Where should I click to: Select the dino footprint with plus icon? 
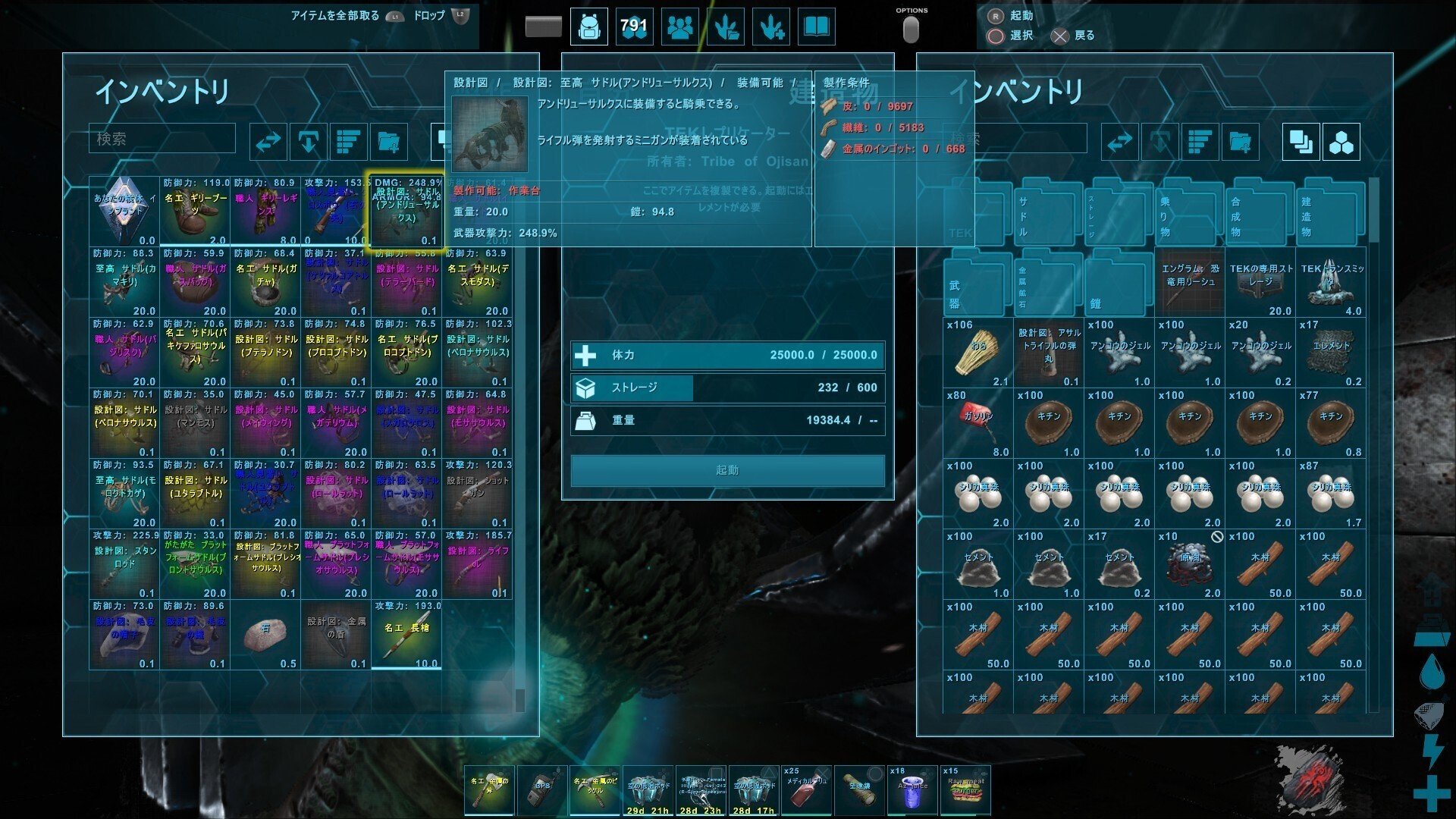click(x=770, y=27)
